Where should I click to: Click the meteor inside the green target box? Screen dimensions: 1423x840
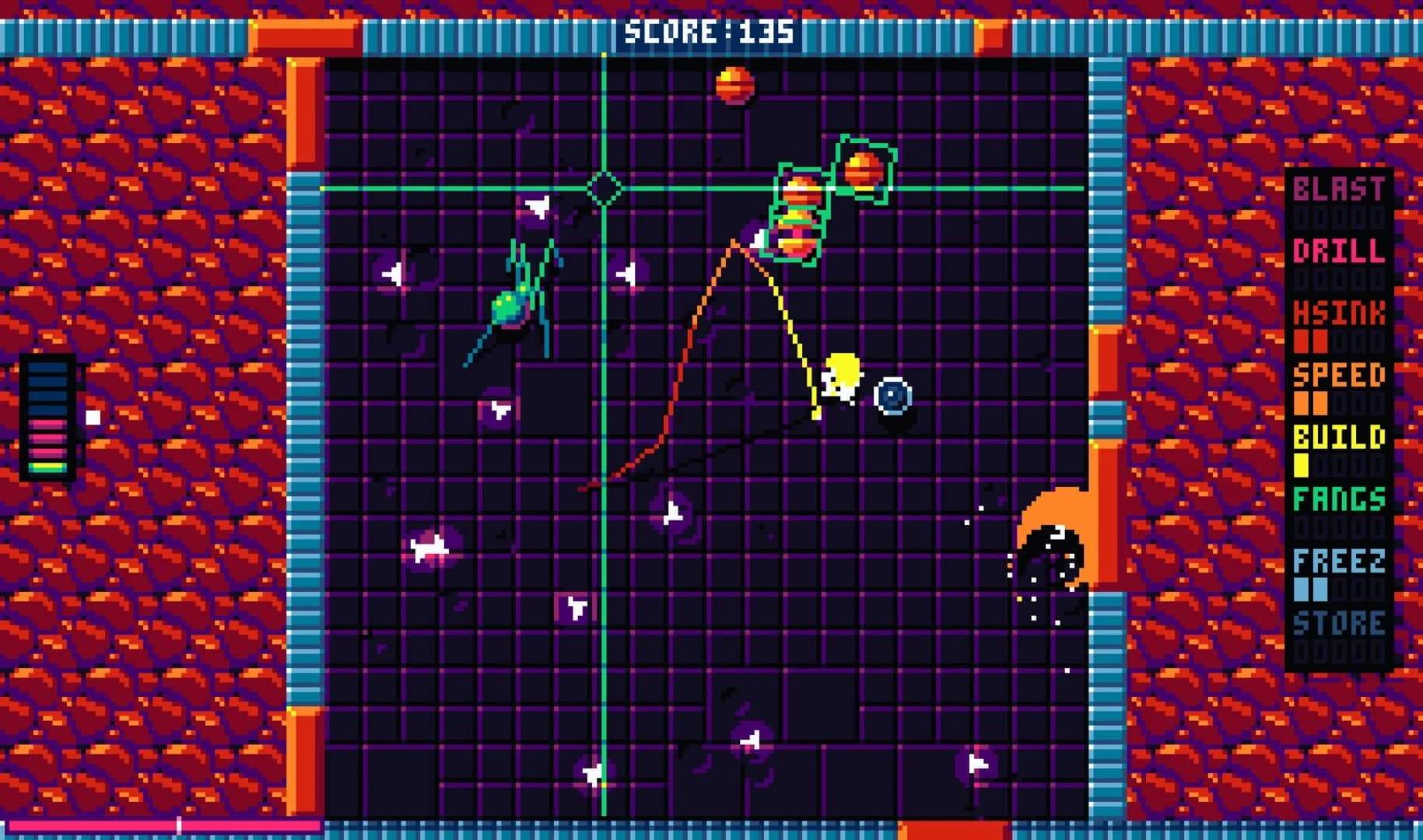tap(864, 170)
